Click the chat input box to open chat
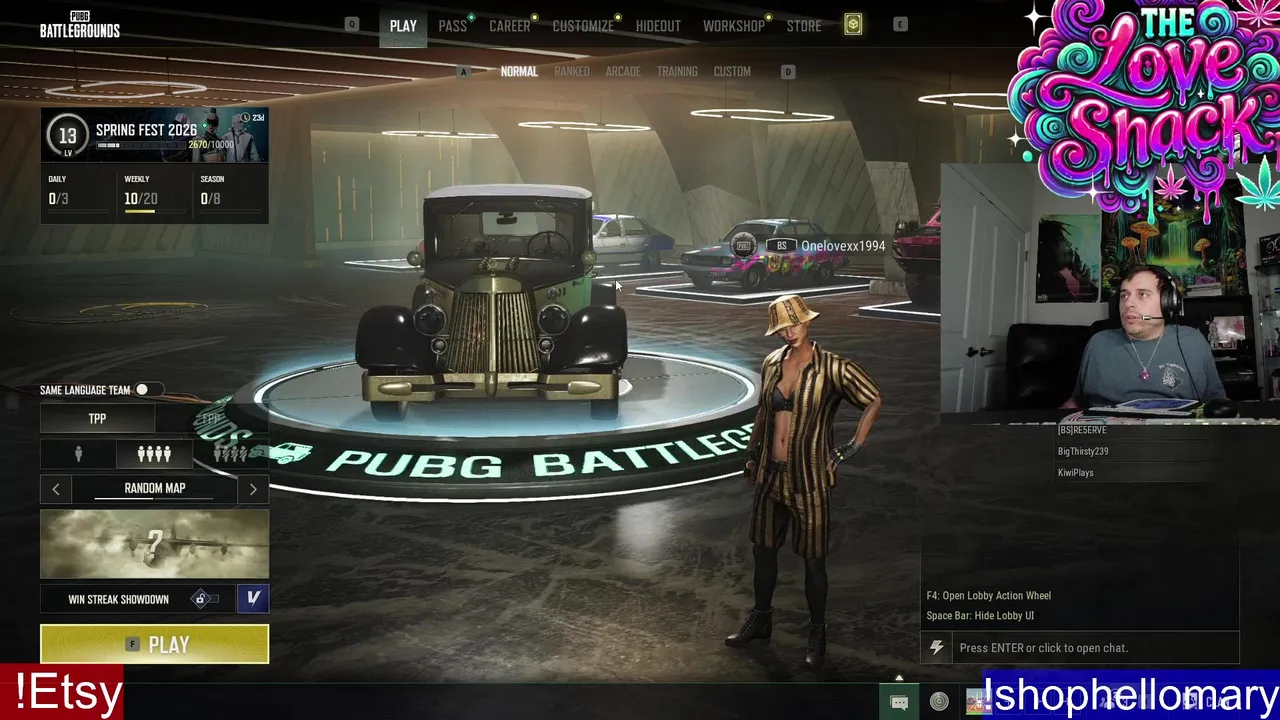The width and height of the screenshot is (1280, 720). tap(1090, 648)
